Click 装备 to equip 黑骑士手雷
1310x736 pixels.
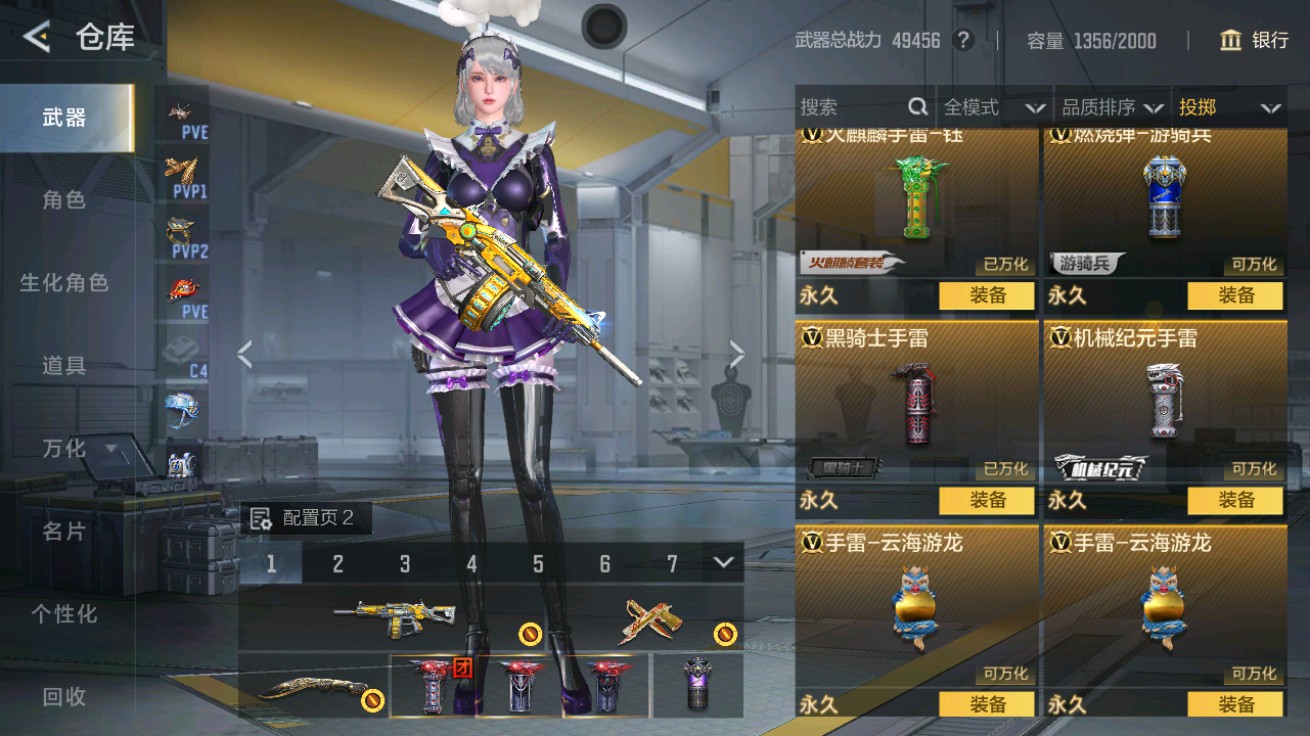(x=987, y=501)
